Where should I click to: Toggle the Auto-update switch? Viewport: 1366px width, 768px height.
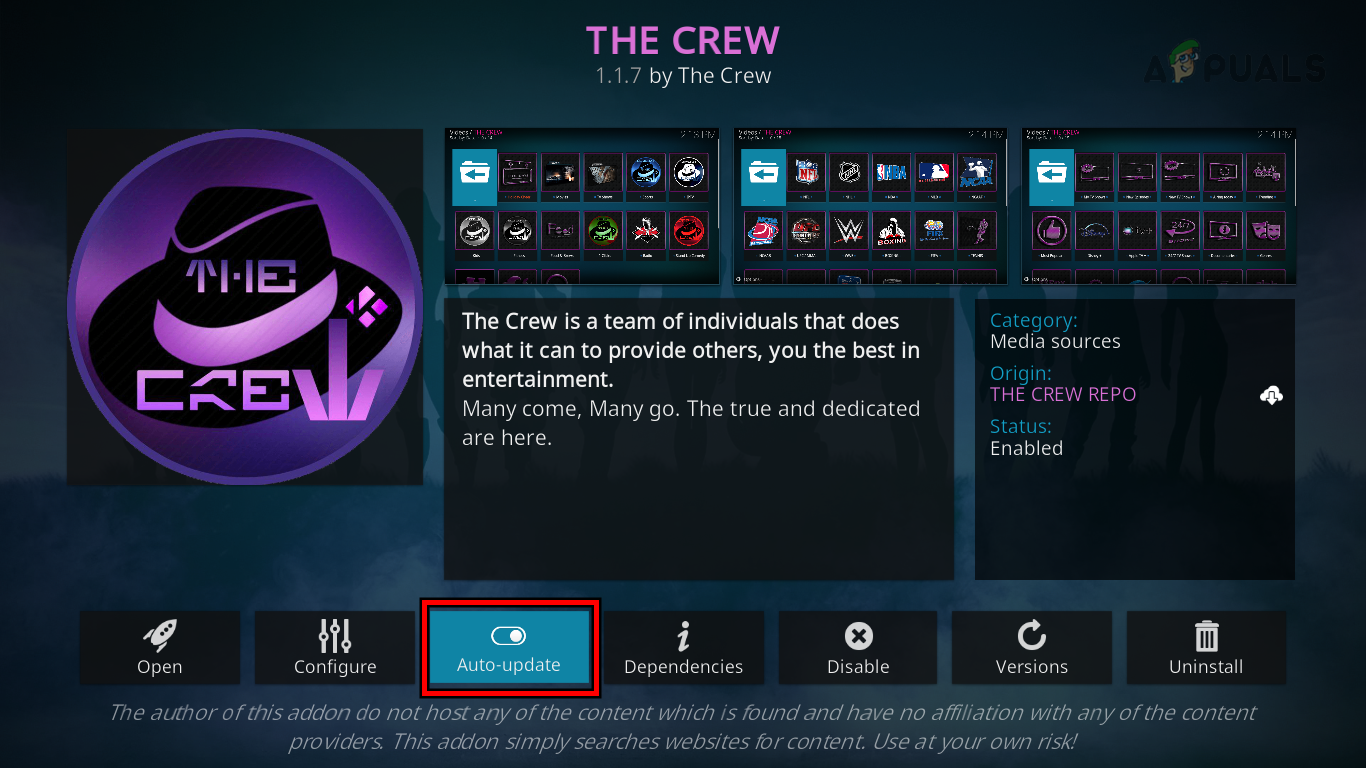[x=509, y=635]
